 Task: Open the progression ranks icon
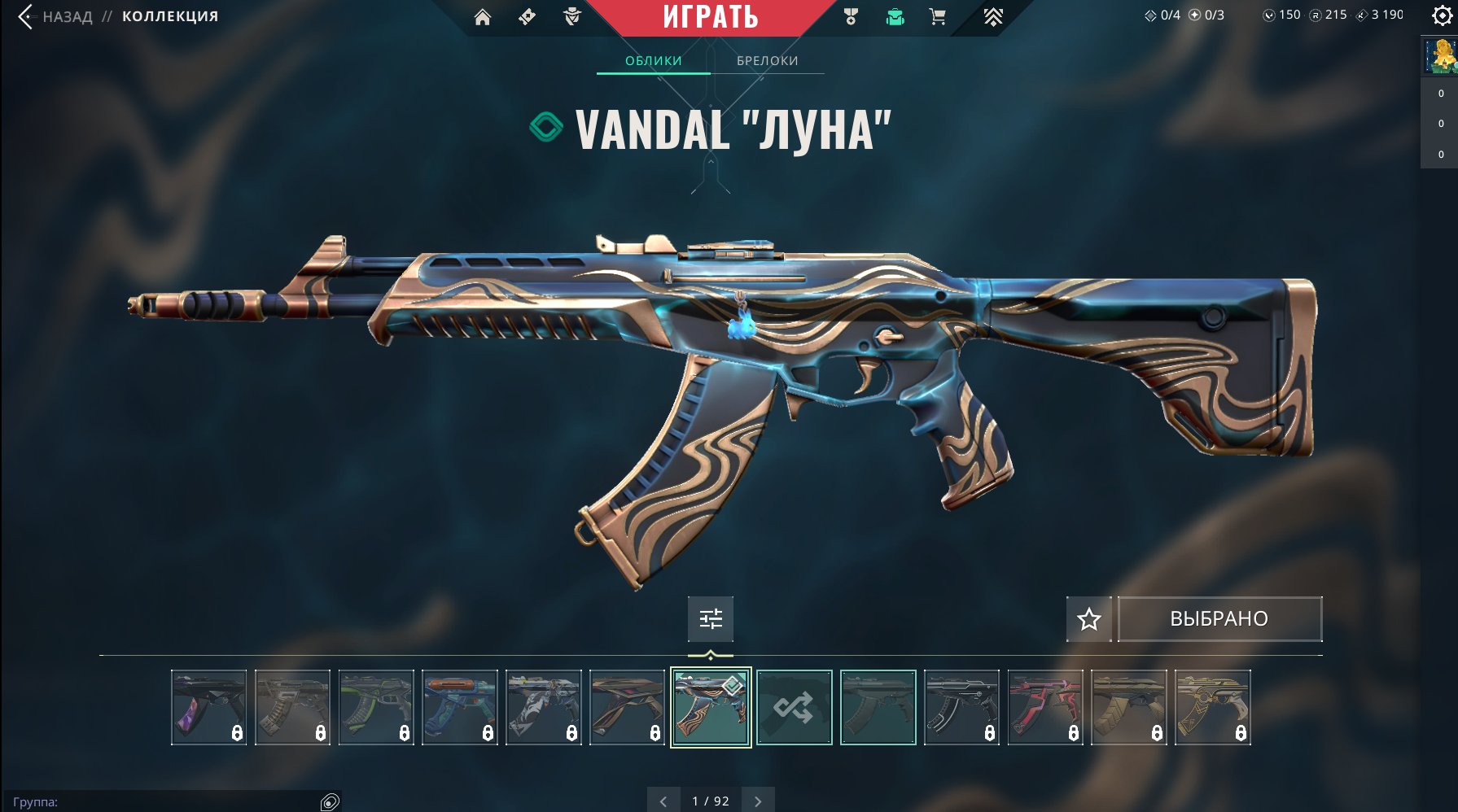992,15
